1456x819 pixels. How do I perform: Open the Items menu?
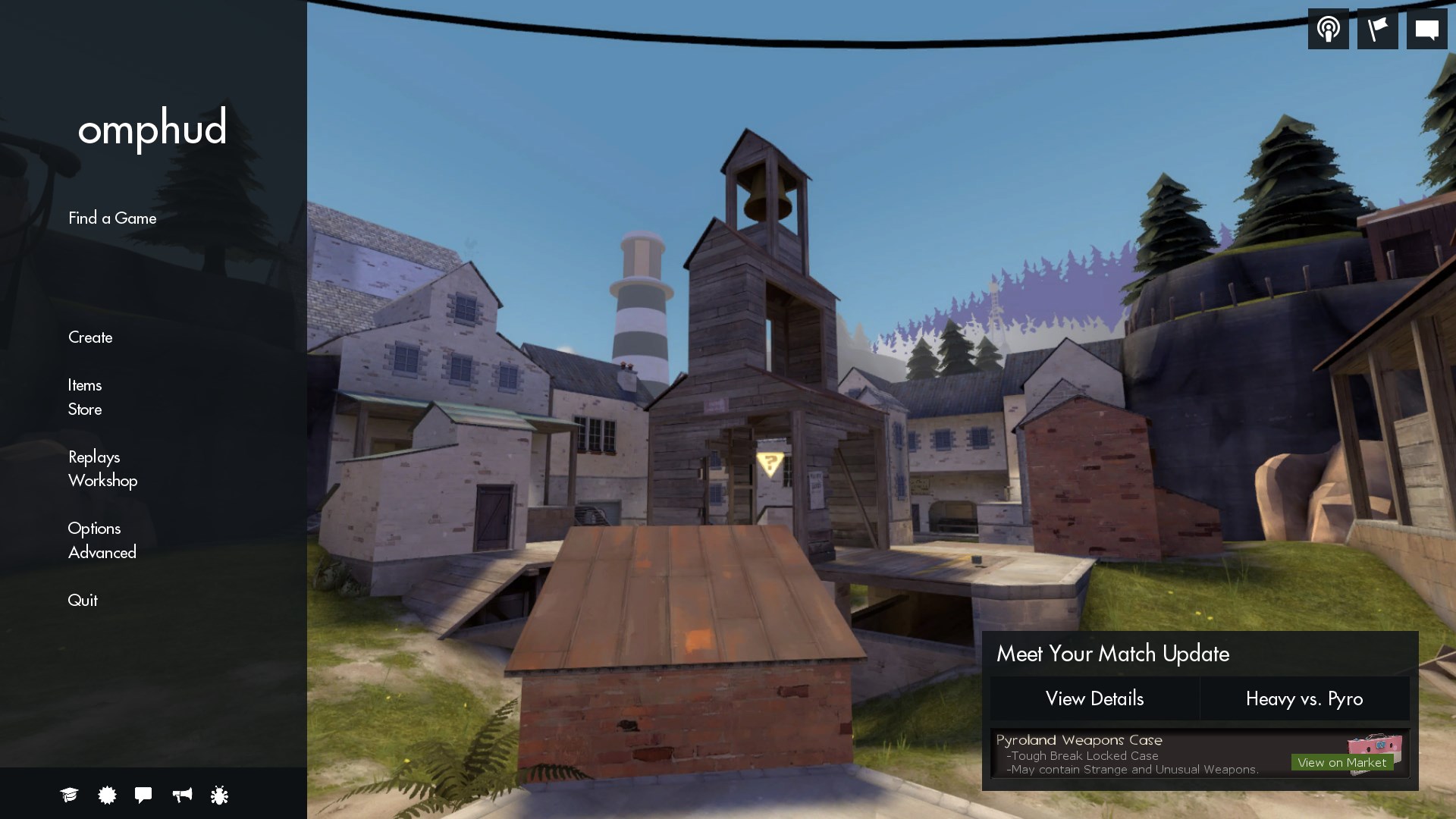pyautogui.click(x=85, y=385)
